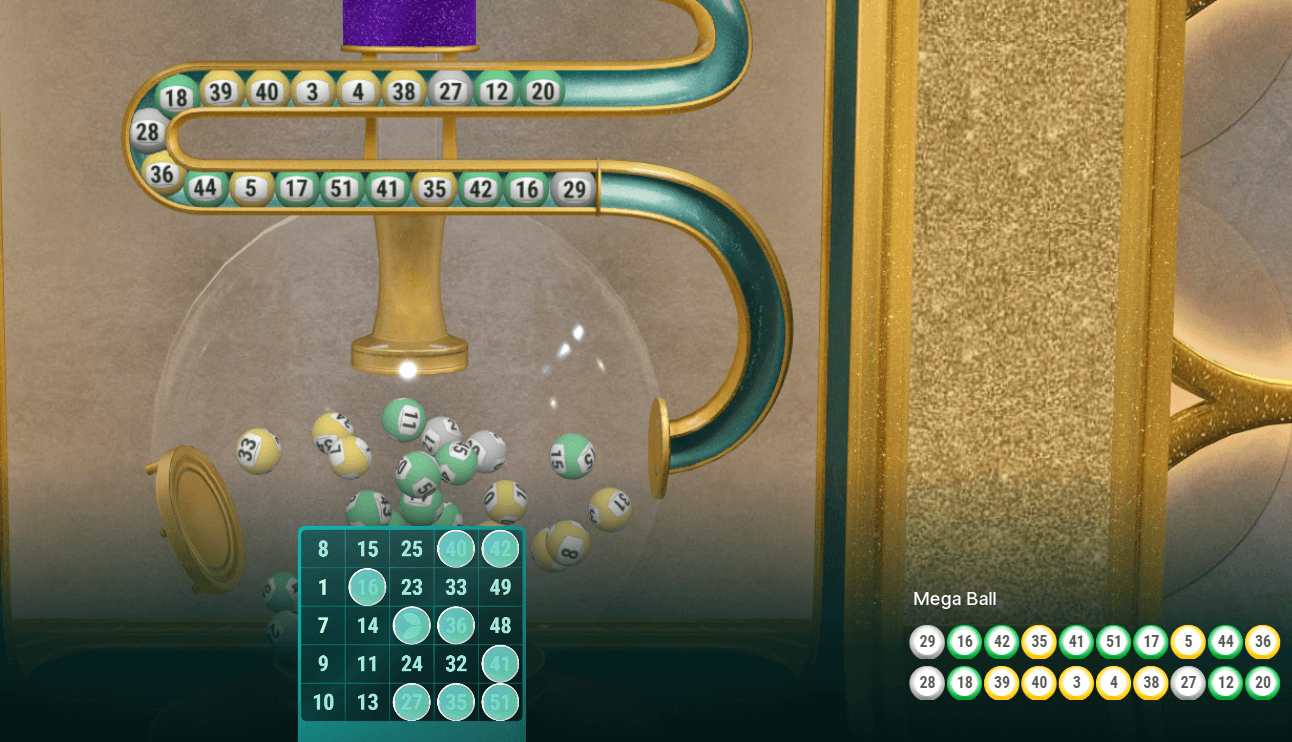Select ball 28 in the Mega Ball drawn list
The width and height of the screenshot is (1292, 742).
927,683
